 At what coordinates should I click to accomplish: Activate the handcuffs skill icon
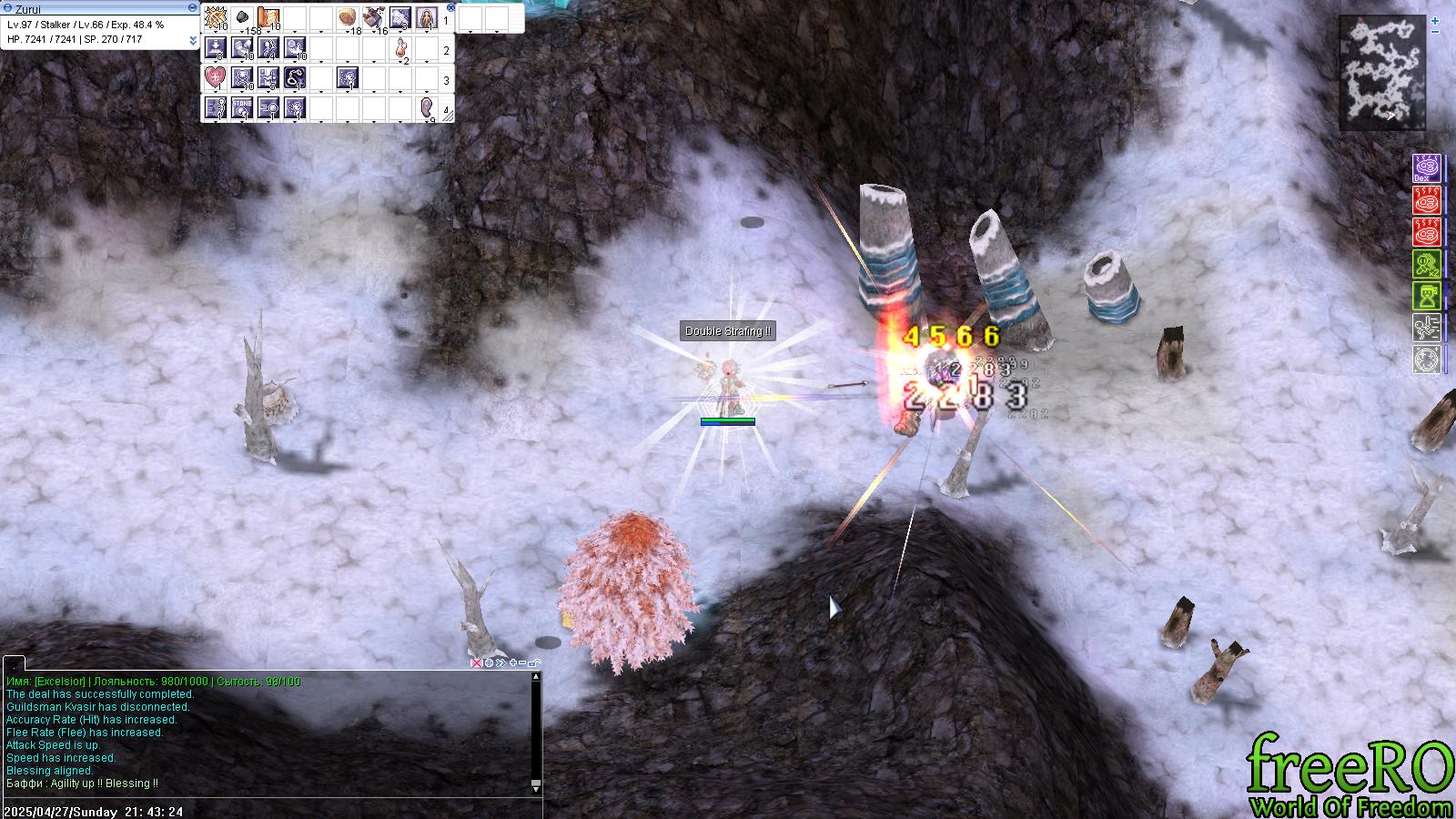point(295,79)
